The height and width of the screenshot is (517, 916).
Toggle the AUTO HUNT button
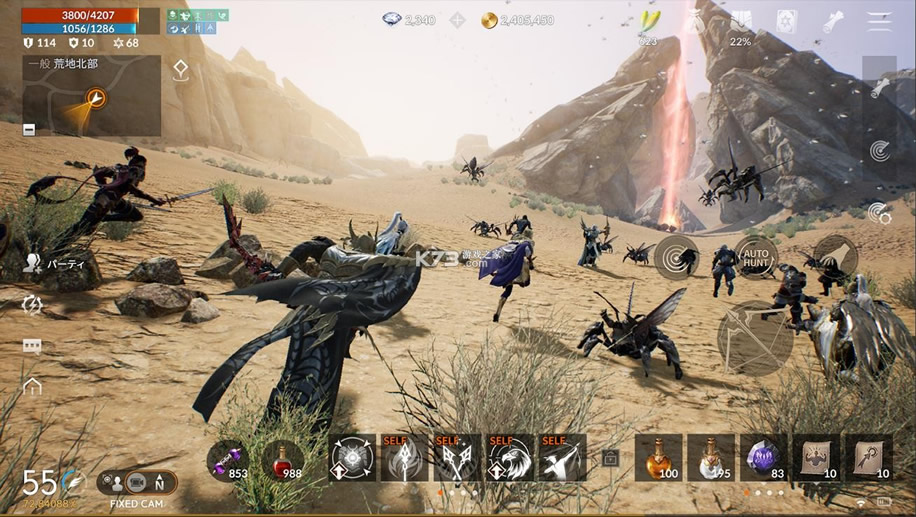[x=757, y=258]
